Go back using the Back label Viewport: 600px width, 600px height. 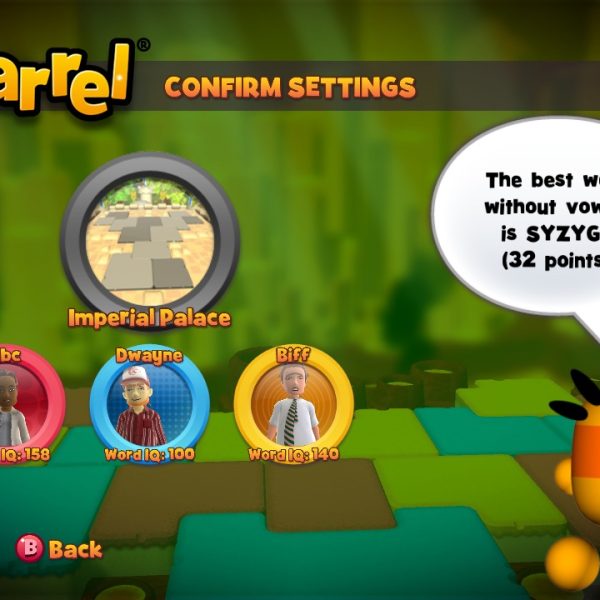(x=75, y=549)
